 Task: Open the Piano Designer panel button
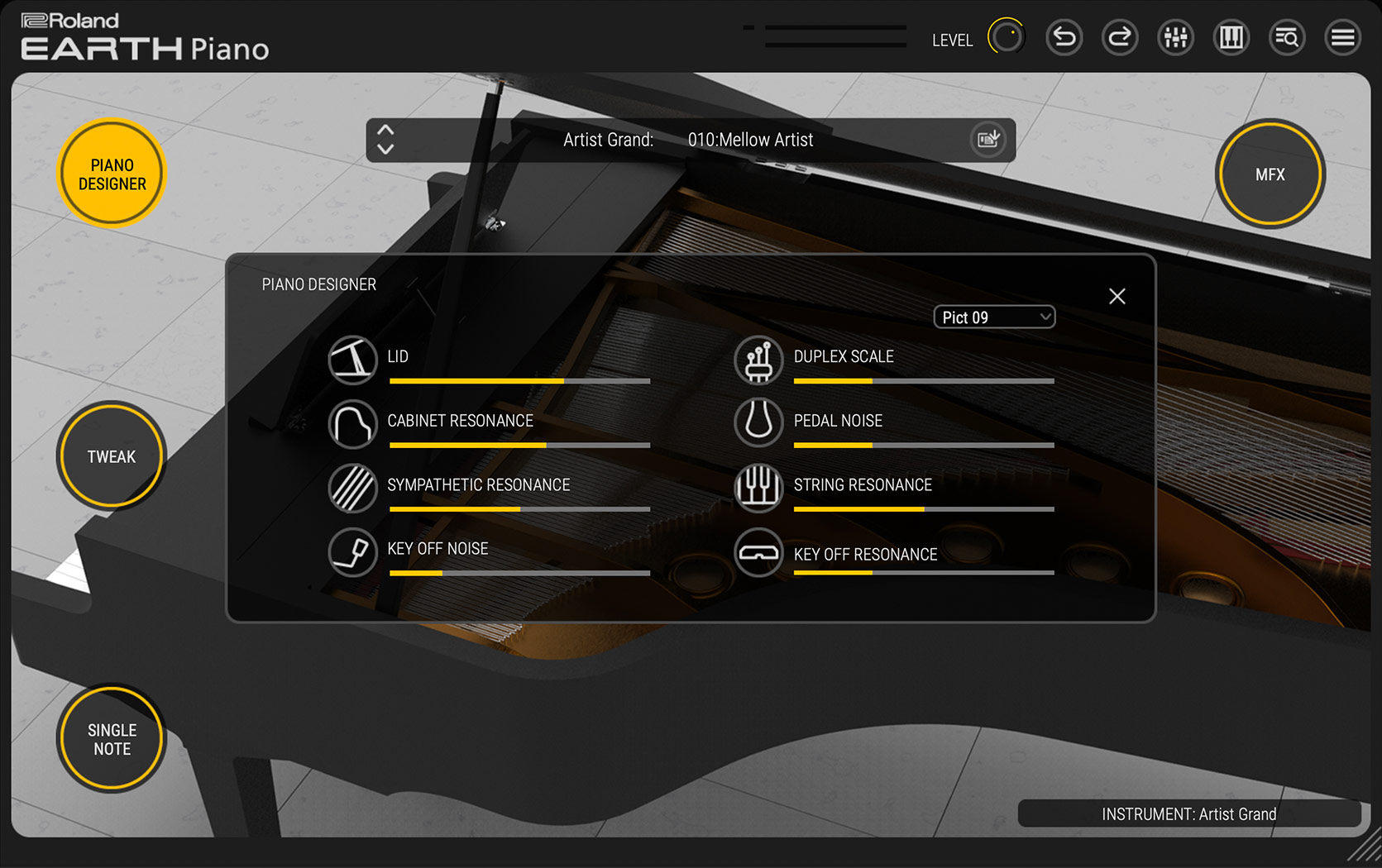[x=112, y=174]
